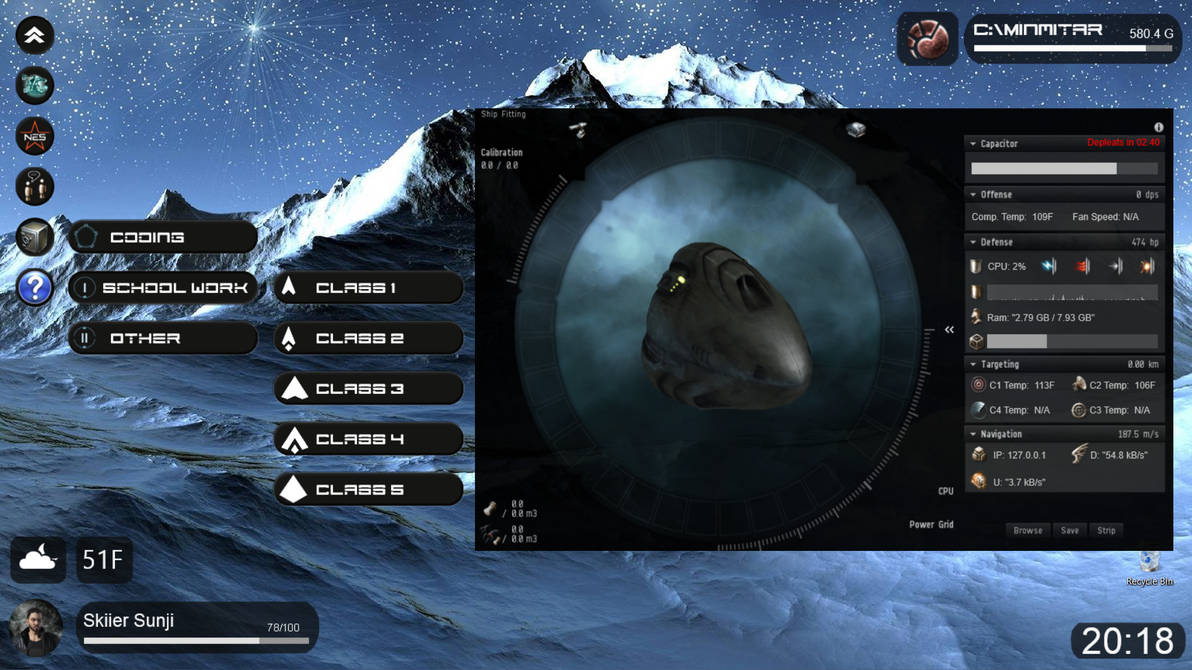Browse saved ship fittings
The height and width of the screenshot is (670, 1192).
tap(1027, 530)
